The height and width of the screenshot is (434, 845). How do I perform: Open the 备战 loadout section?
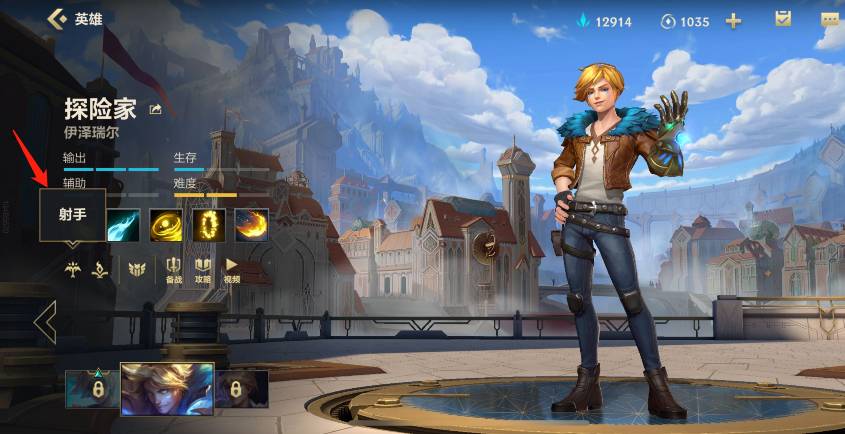(174, 270)
